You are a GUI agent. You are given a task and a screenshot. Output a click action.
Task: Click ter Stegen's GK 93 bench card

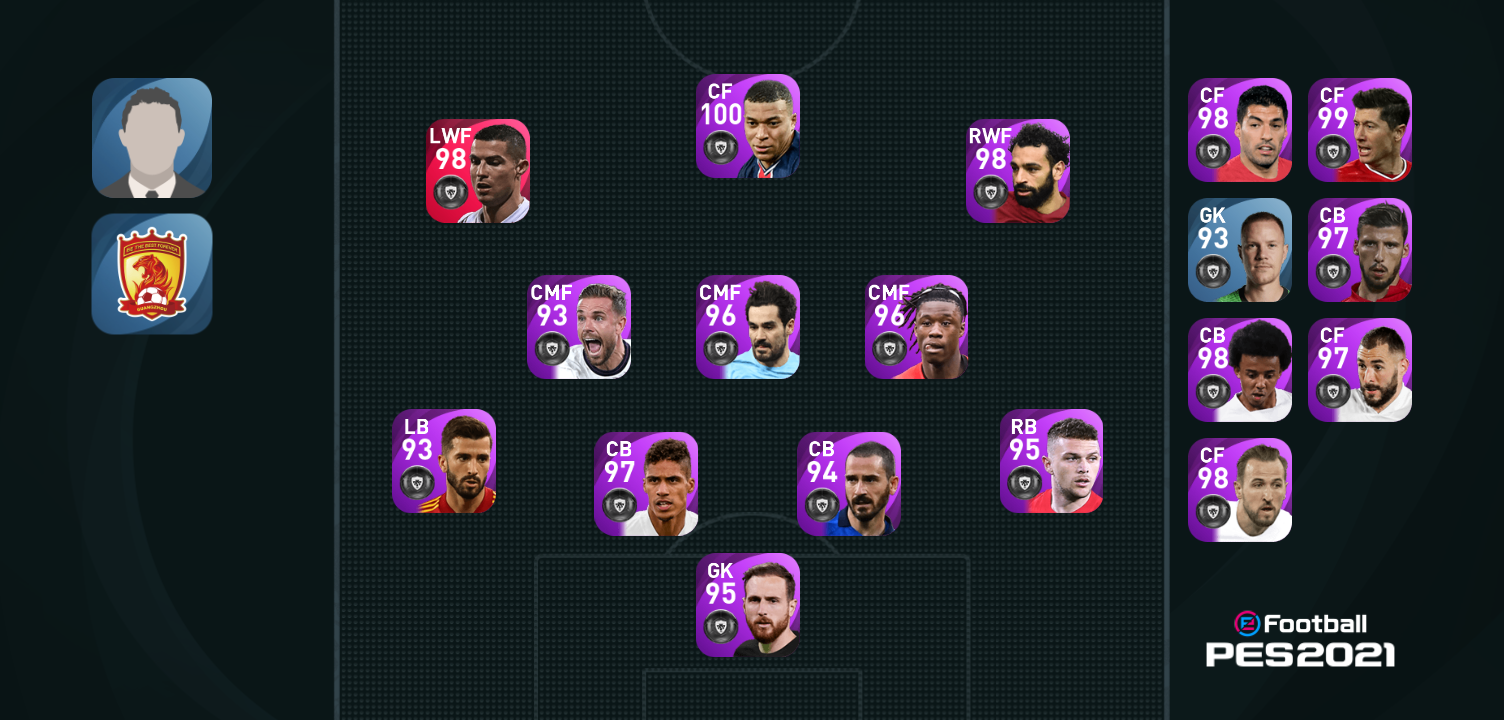[1240, 249]
